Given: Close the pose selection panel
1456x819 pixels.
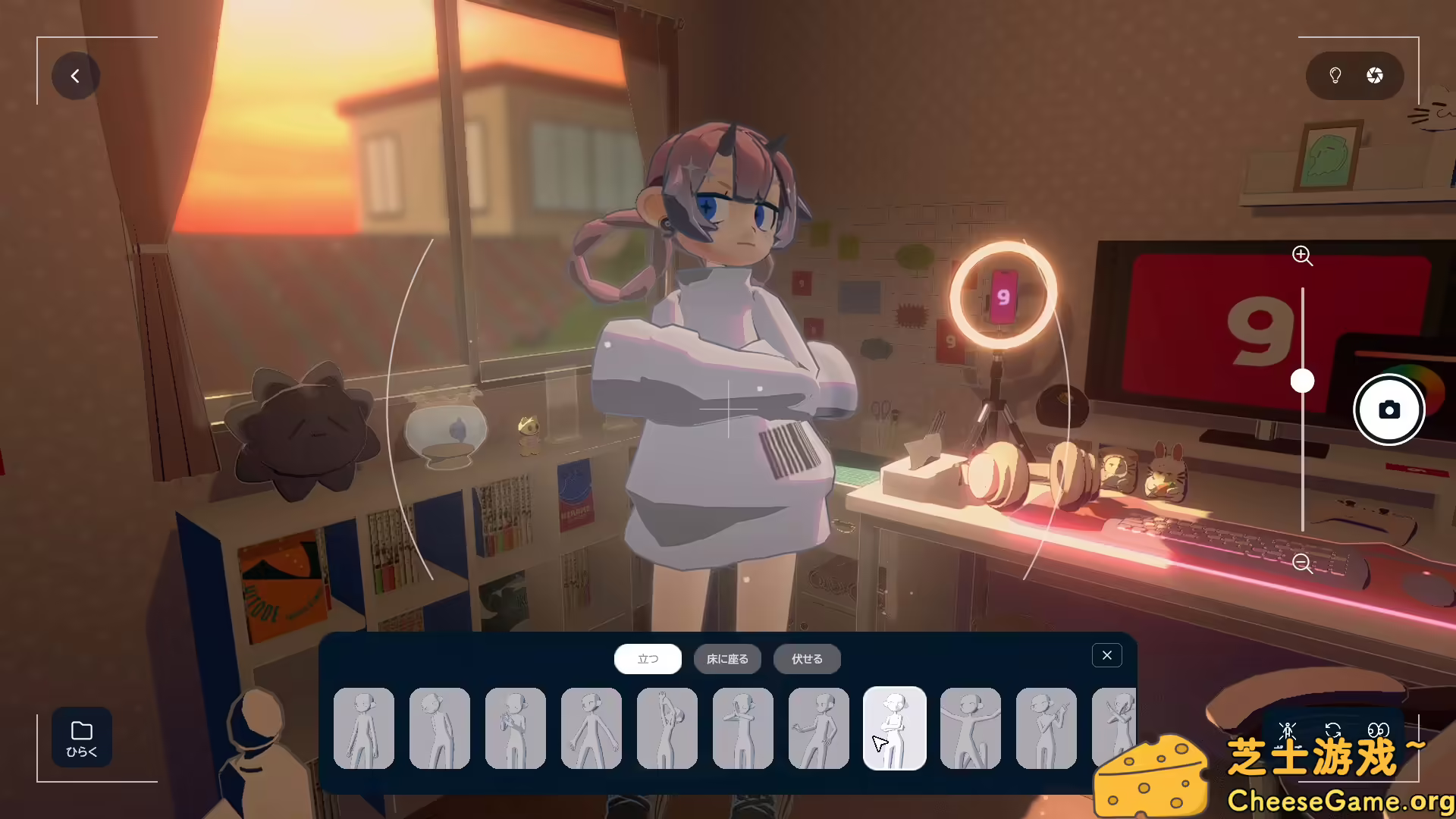Looking at the screenshot, I should 1106,654.
